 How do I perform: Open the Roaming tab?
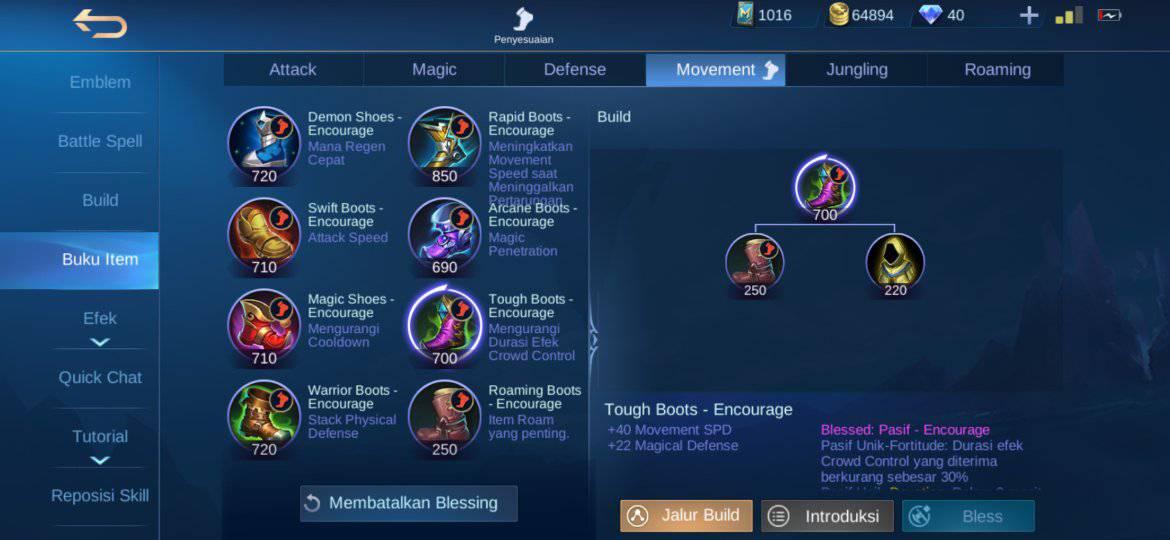coord(997,70)
